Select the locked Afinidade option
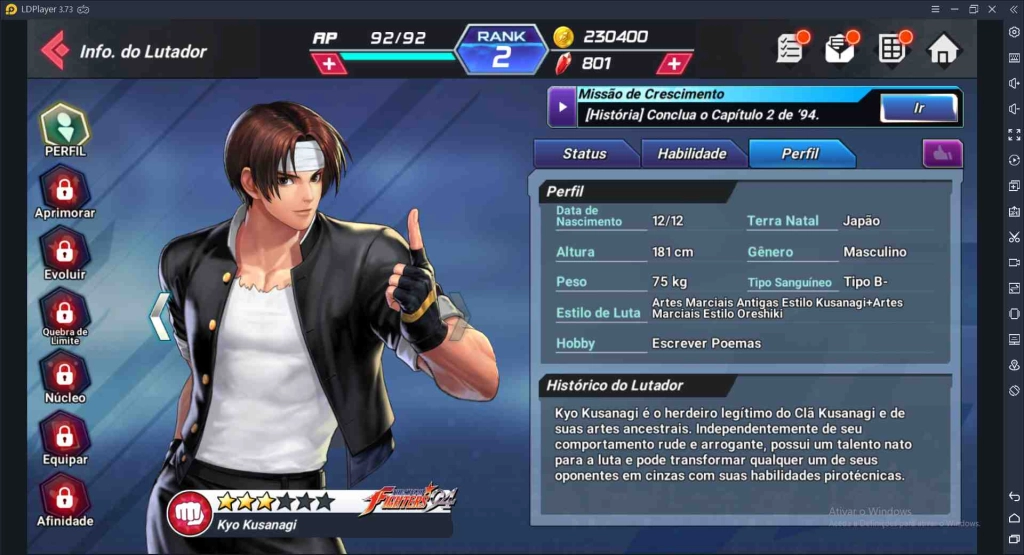Image resolution: width=1024 pixels, height=555 pixels. click(x=65, y=499)
